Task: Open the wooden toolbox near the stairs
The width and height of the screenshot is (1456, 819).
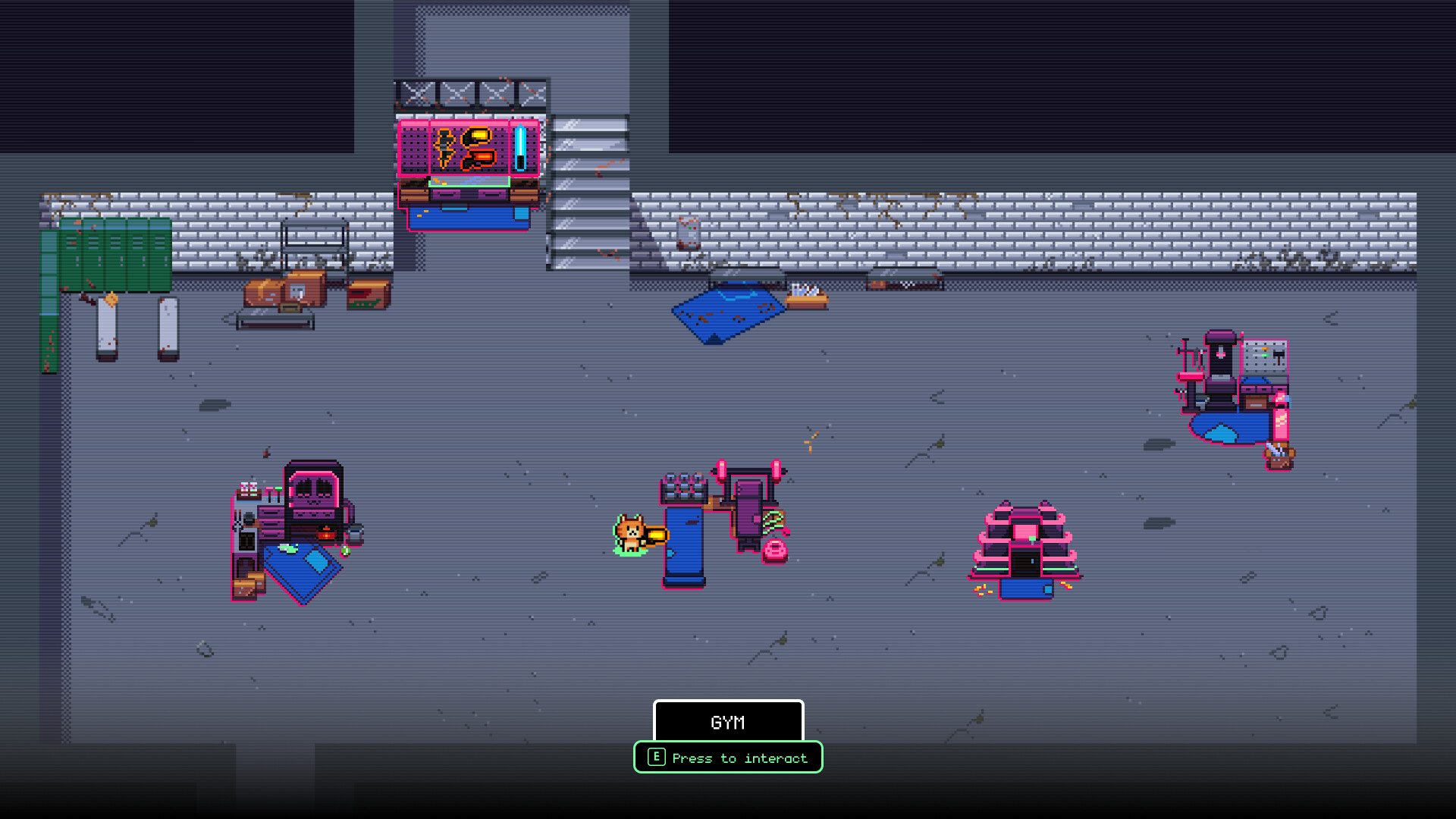Action: [x=368, y=294]
